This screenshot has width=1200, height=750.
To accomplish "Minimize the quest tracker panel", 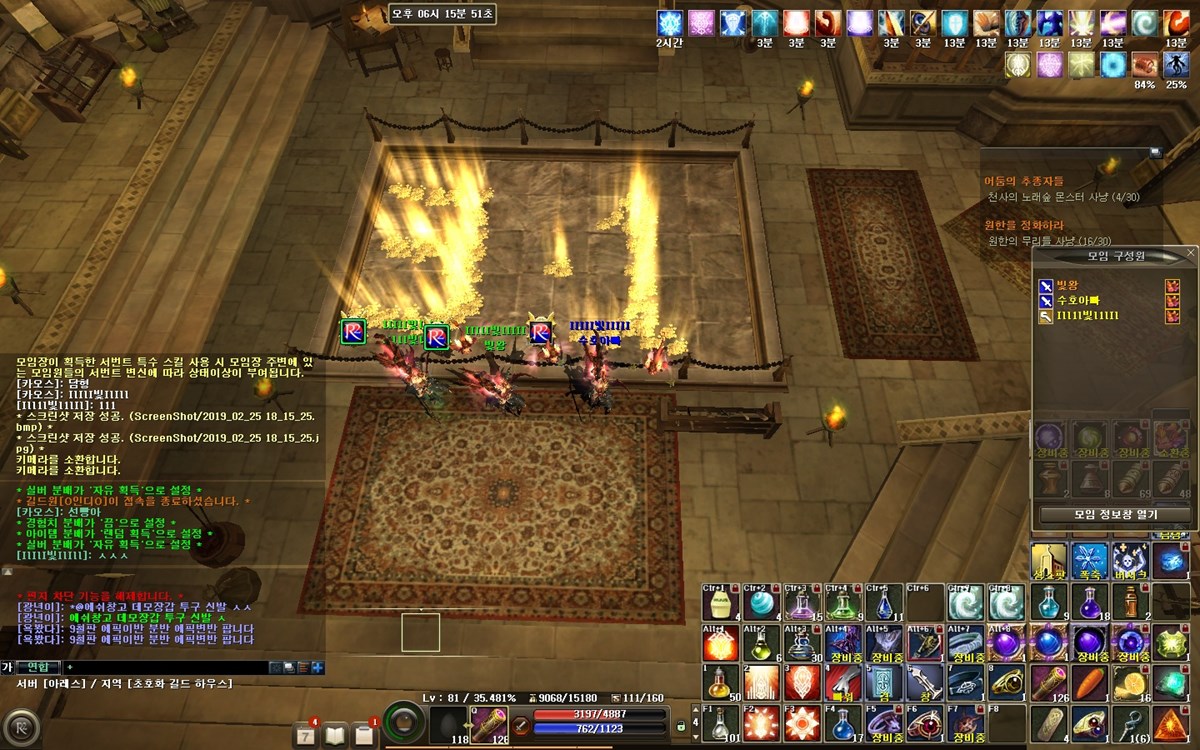I will (1155, 152).
